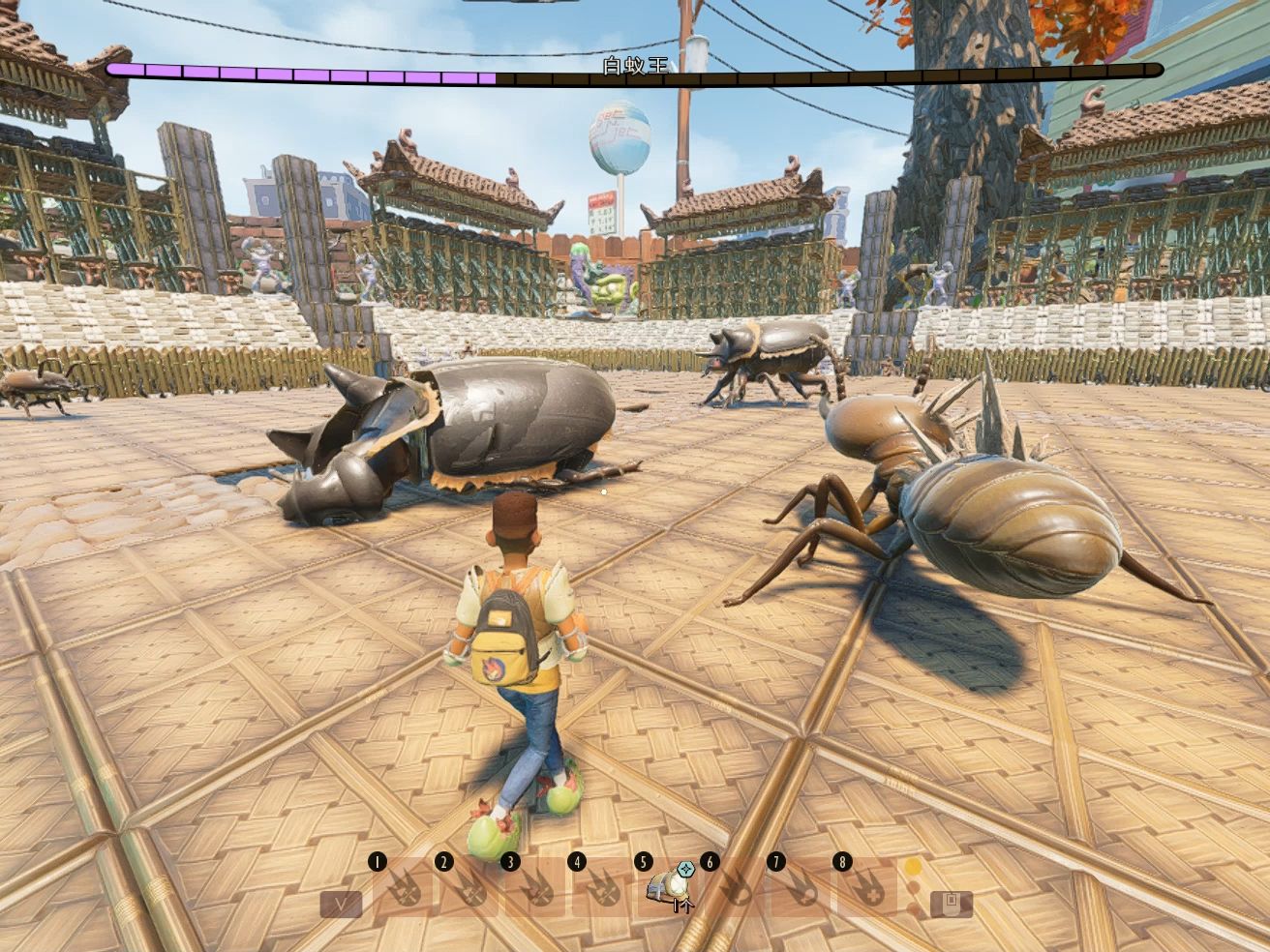Click the yellow active hotbar page dot
Viewport: 1270px width, 952px height.
[x=913, y=866]
